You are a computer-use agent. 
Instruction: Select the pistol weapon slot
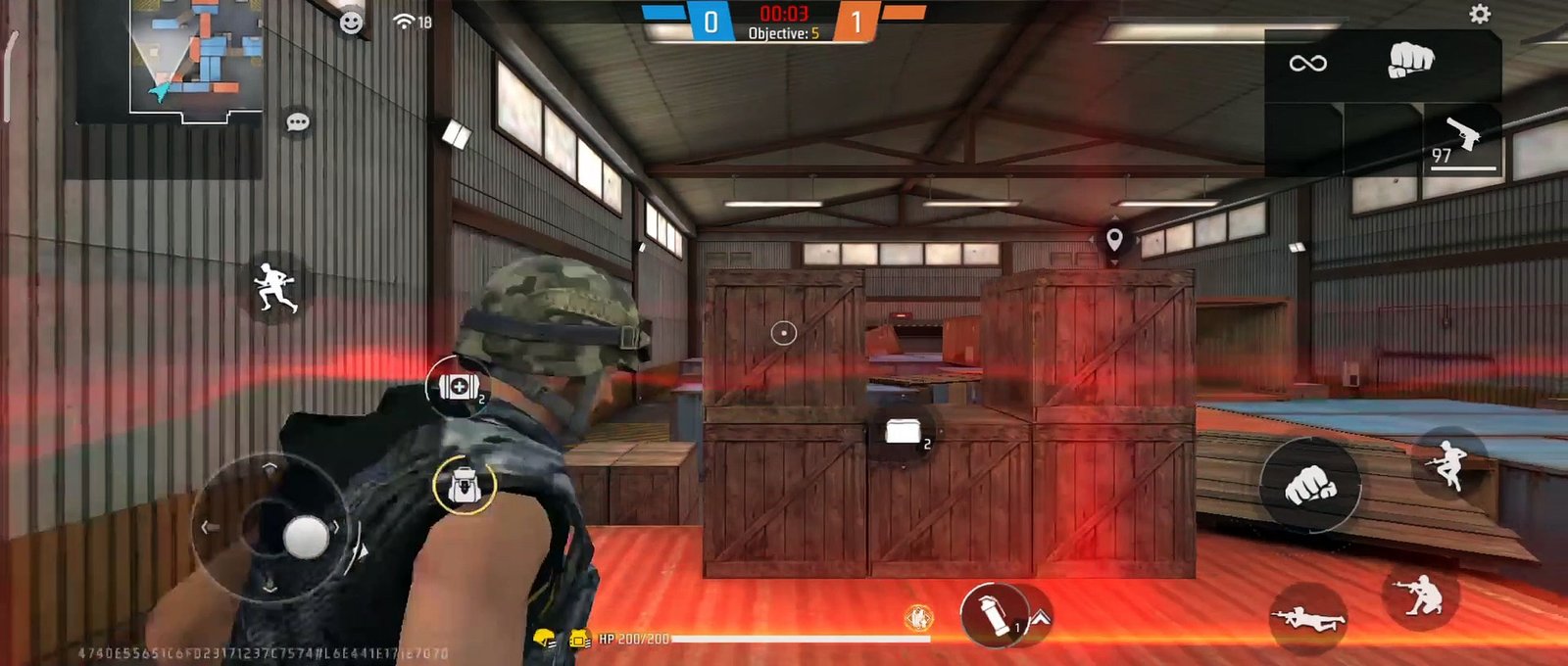coord(1461,139)
